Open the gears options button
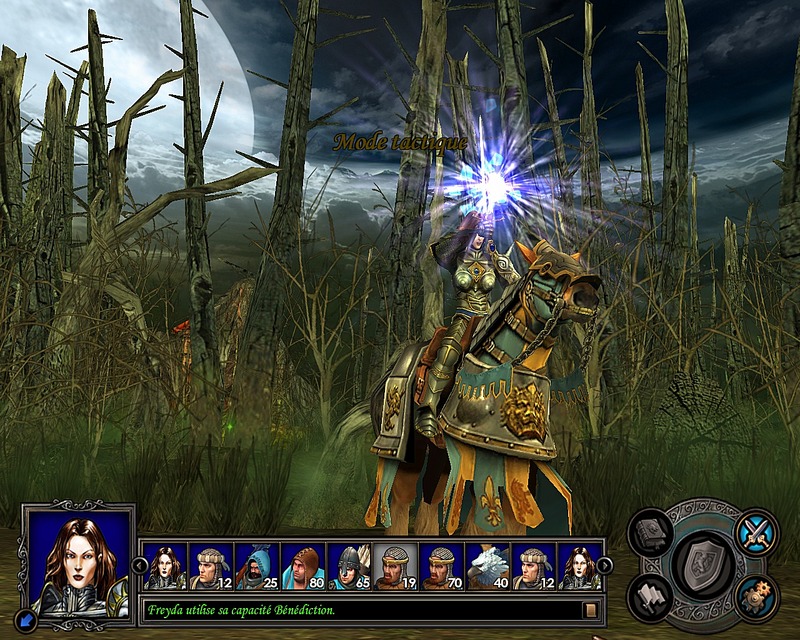The image size is (800, 640). point(755,598)
